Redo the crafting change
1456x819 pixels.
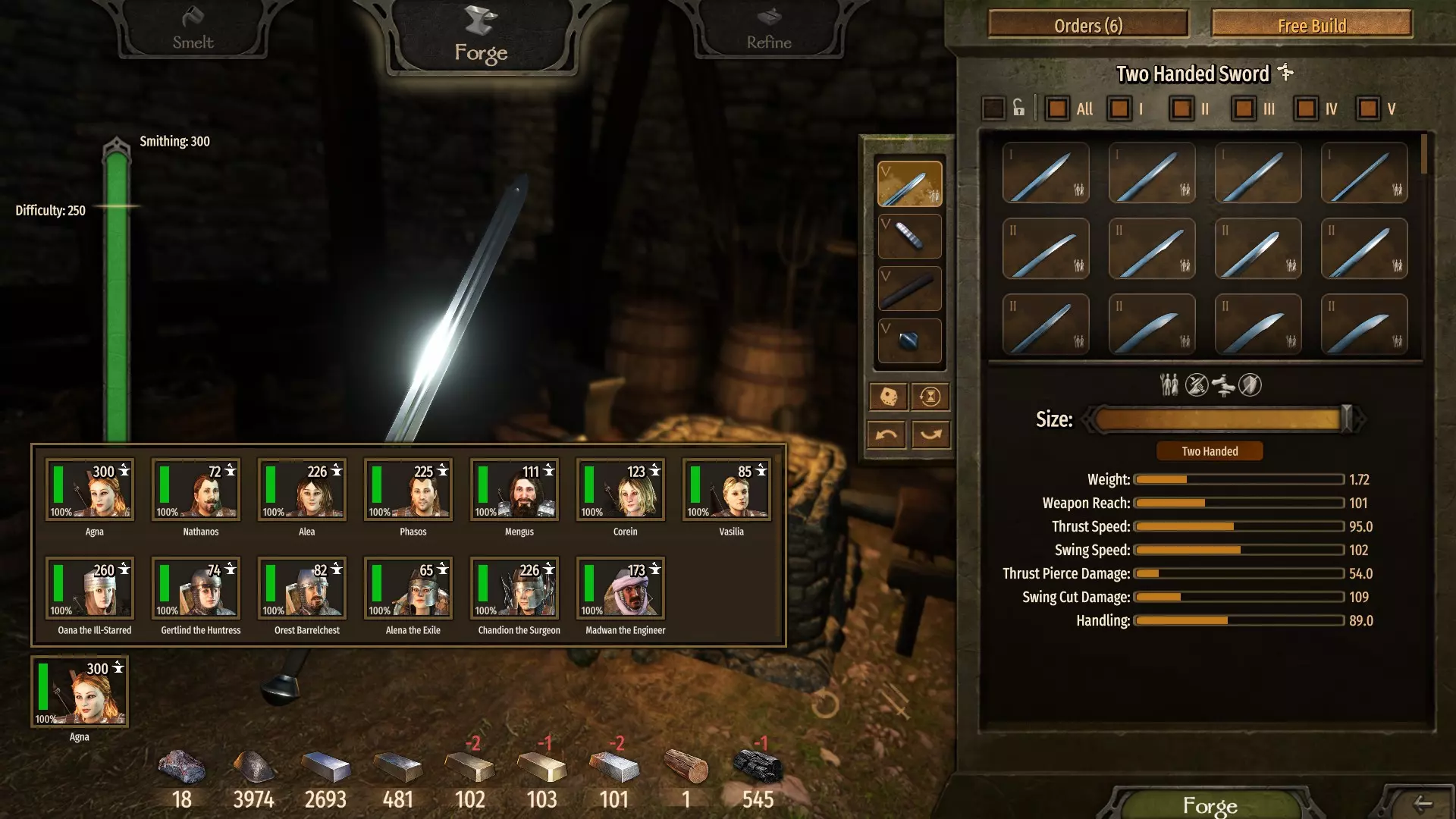[x=930, y=435]
